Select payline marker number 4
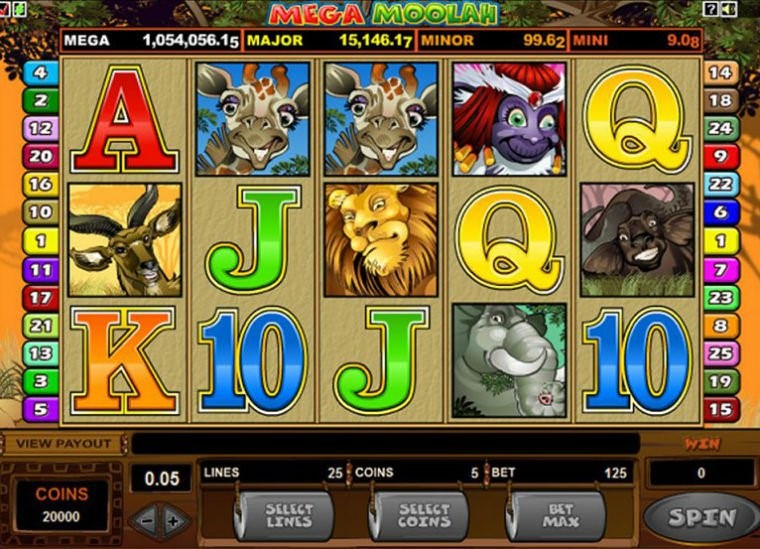The width and height of the screenshot is (760, 549). [x=39, y=72]
